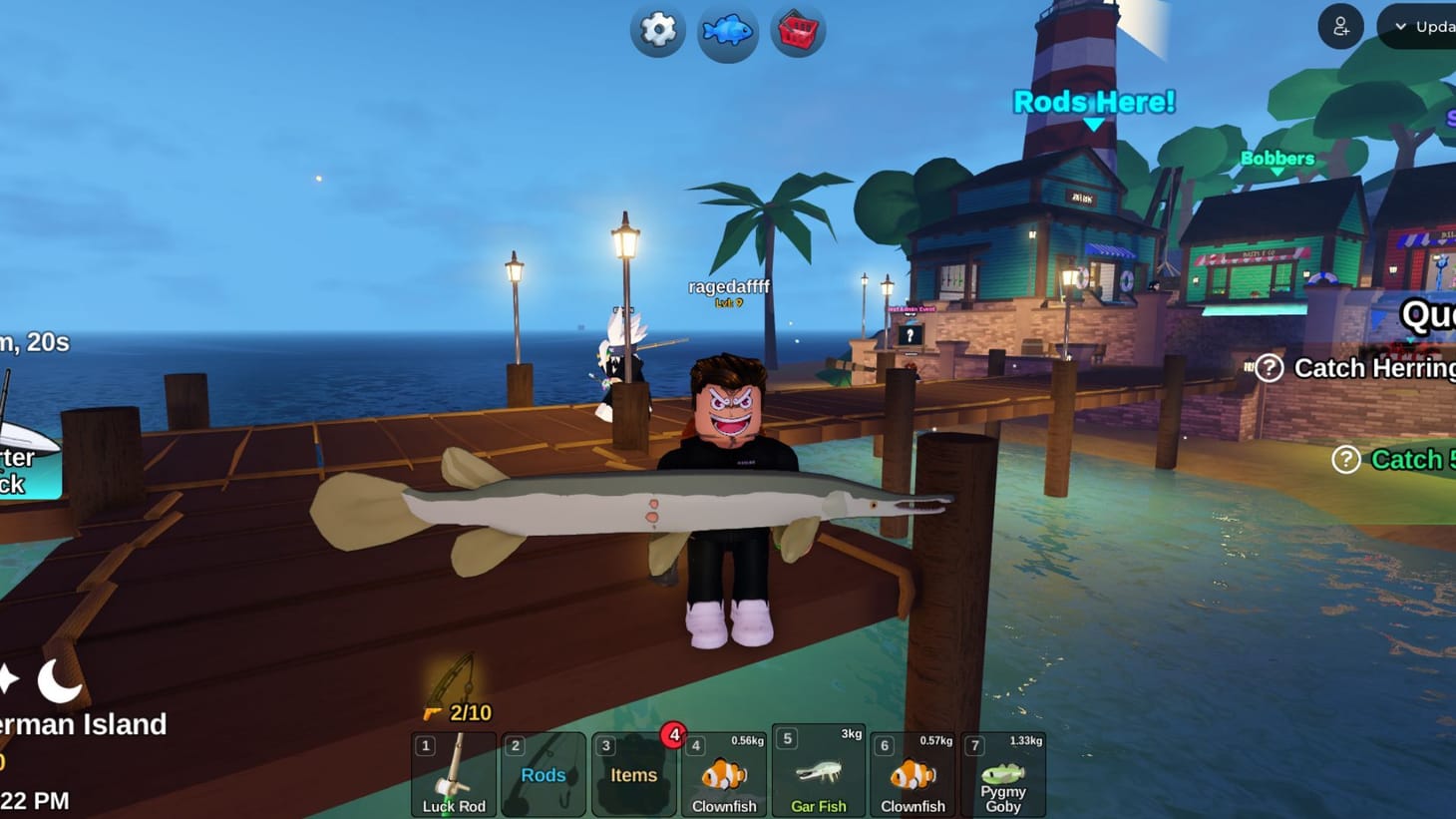Click the question mark beside Catch Herring quest
The width and height of the screenshot is (1456, 819).
coord(1268,368)
